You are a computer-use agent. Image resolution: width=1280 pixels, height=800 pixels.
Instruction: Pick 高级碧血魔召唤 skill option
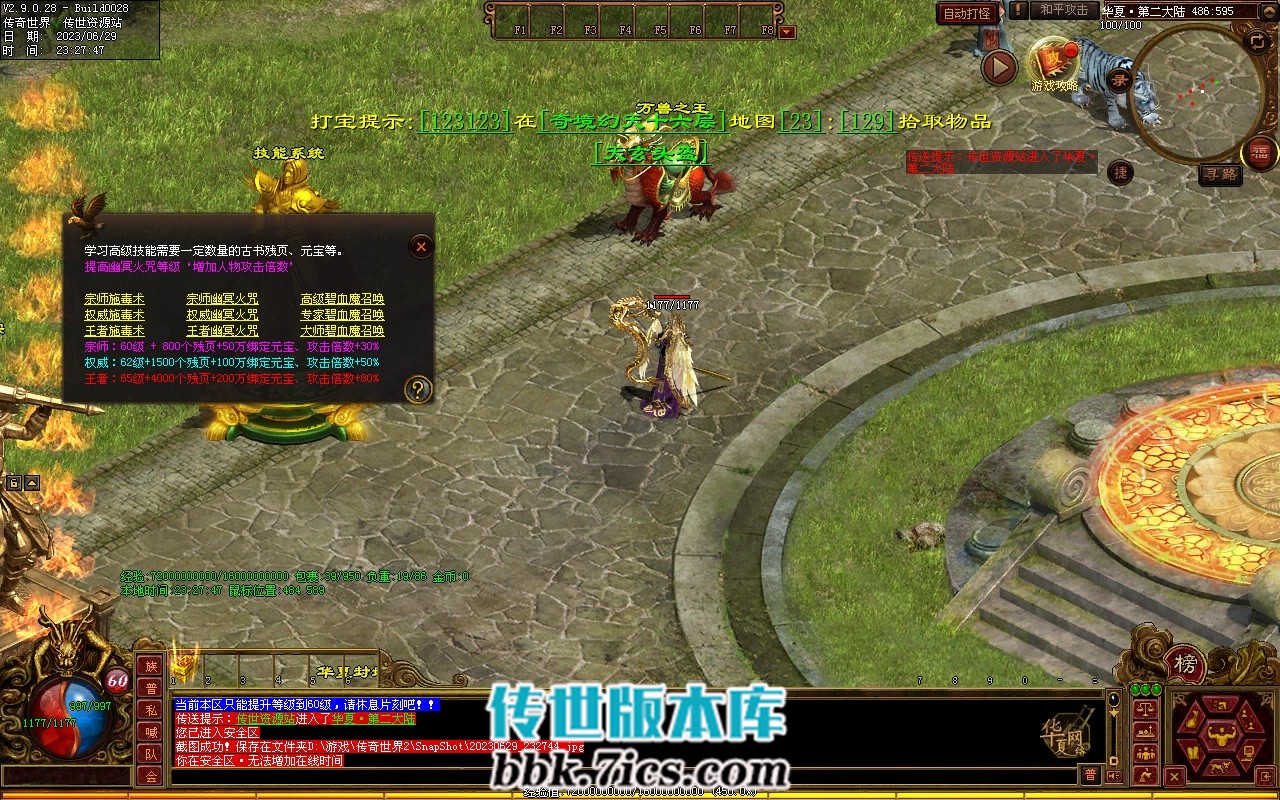[342, 299]
